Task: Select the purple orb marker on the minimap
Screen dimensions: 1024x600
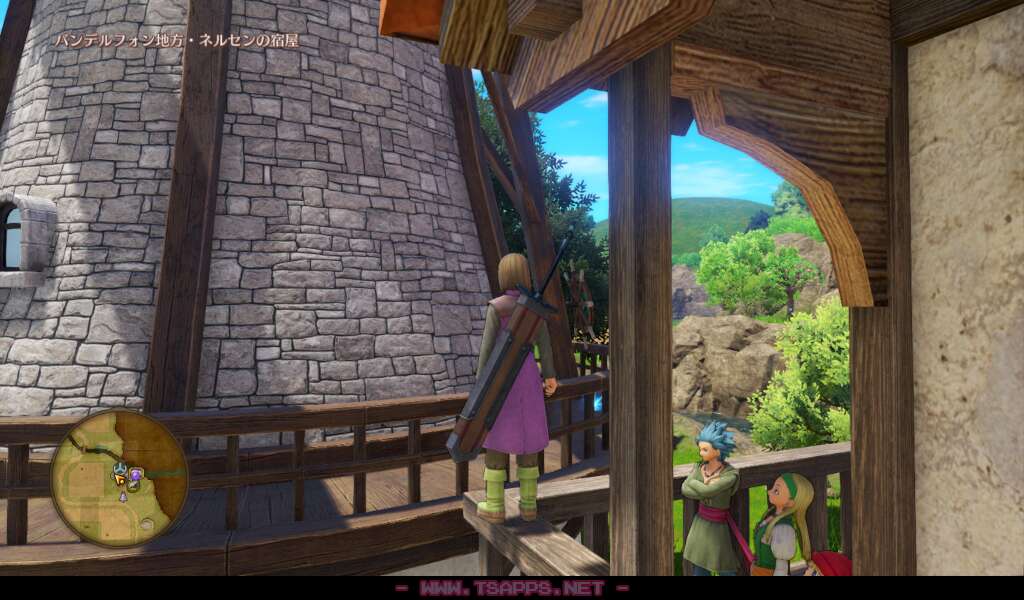Action: (x=136, y=475)
